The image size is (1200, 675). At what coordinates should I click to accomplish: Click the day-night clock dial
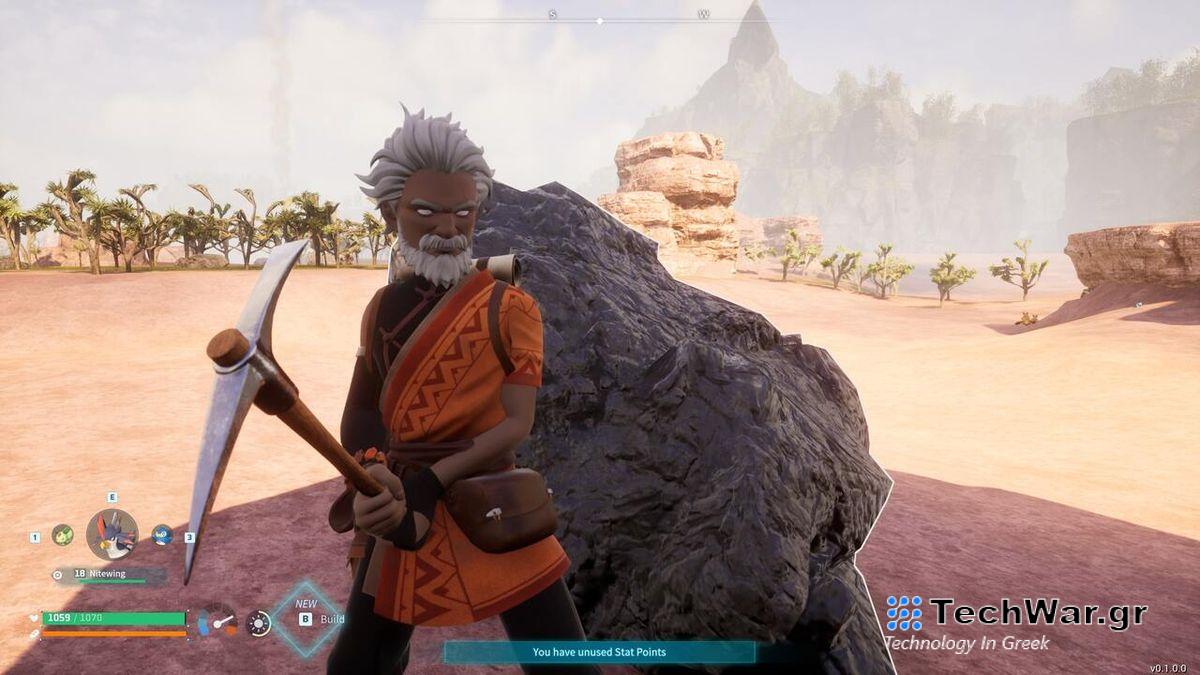[258, 623]
